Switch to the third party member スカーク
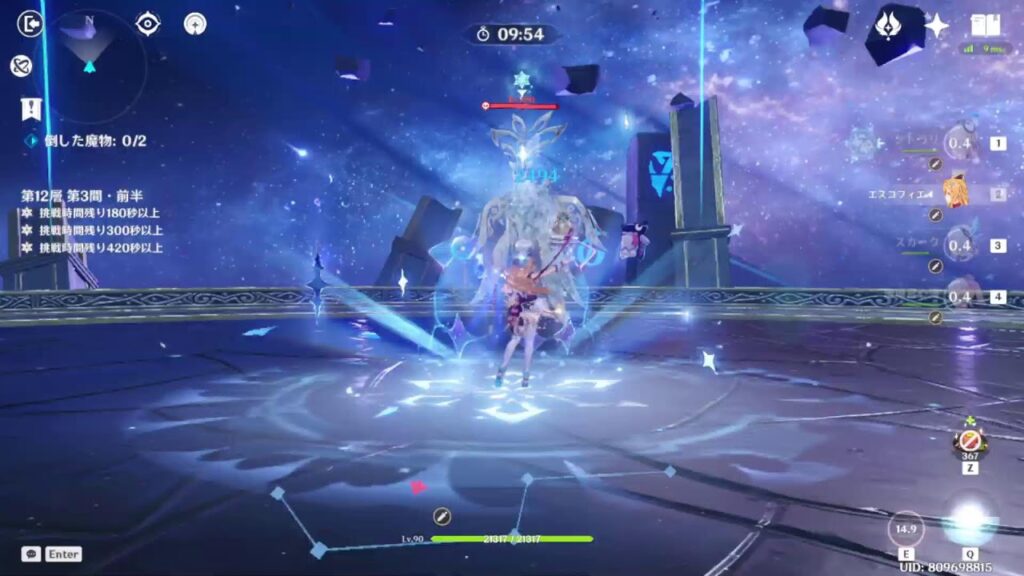Screen dimensions: 1024x576 [x=961, y=245]
